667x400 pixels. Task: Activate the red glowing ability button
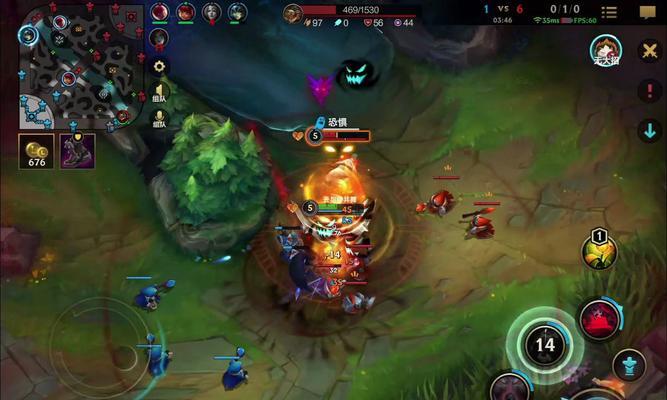(598, 320)
